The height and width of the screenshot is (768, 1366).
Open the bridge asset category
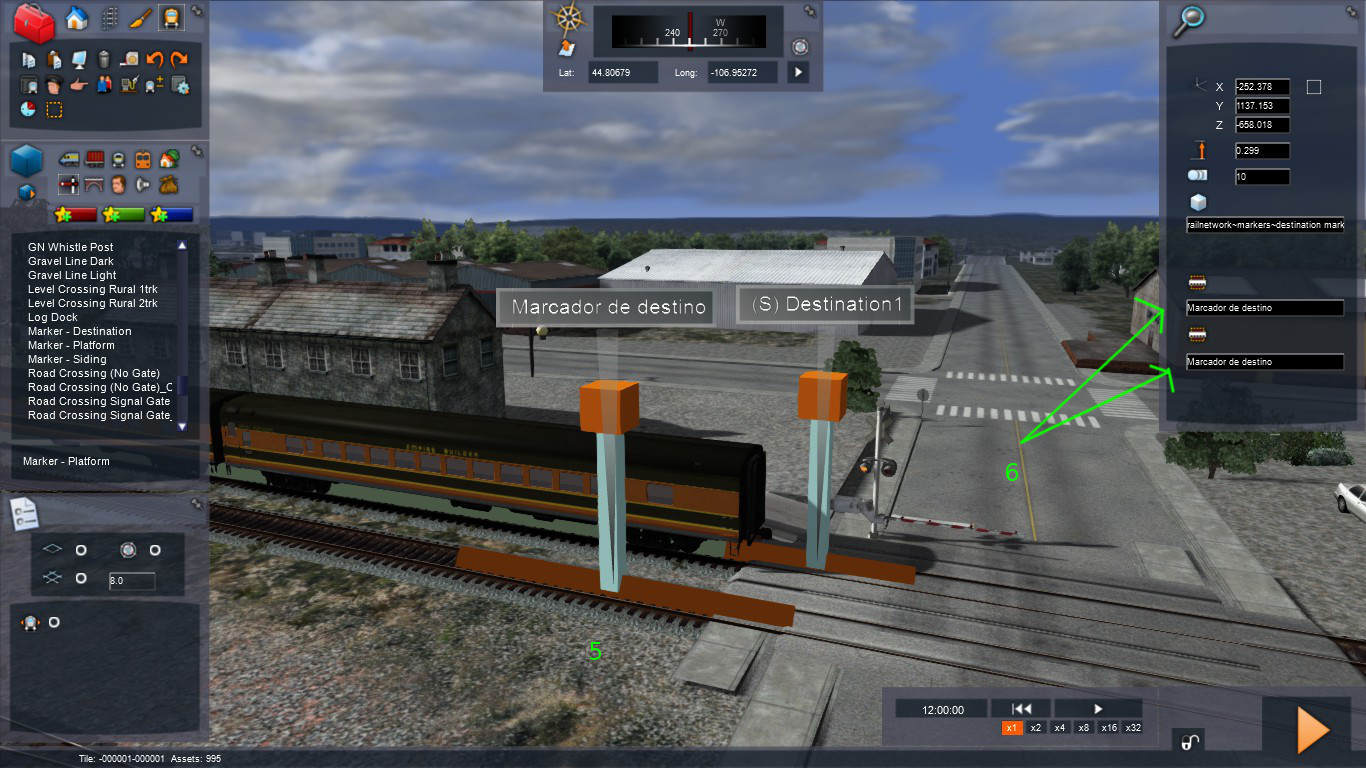[x=95, y=184]
